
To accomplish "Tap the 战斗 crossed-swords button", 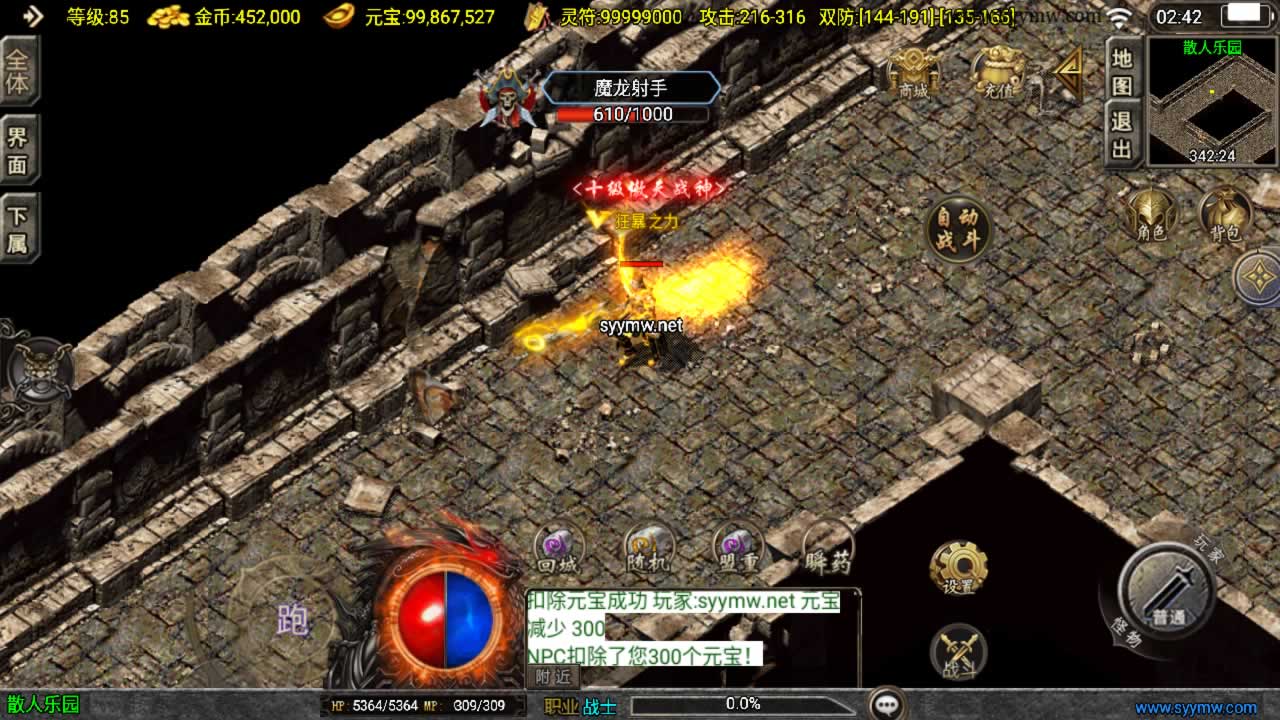I will pyautogui.click(x=958, y=653).
